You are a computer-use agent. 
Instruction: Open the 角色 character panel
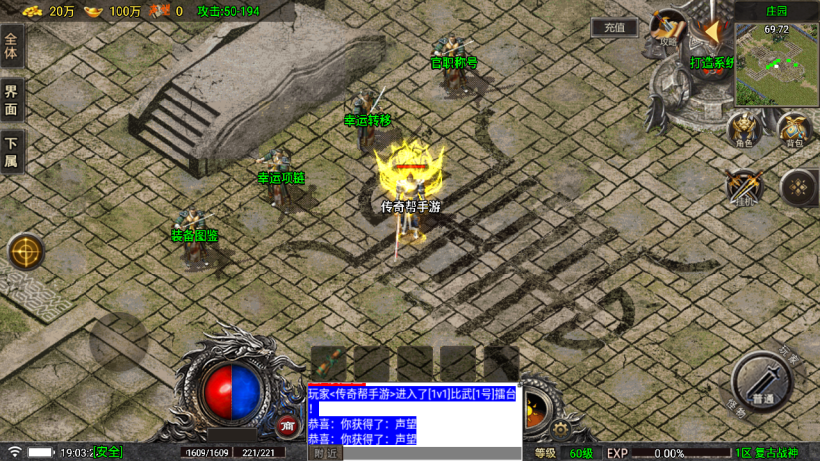tap(743, 128)
